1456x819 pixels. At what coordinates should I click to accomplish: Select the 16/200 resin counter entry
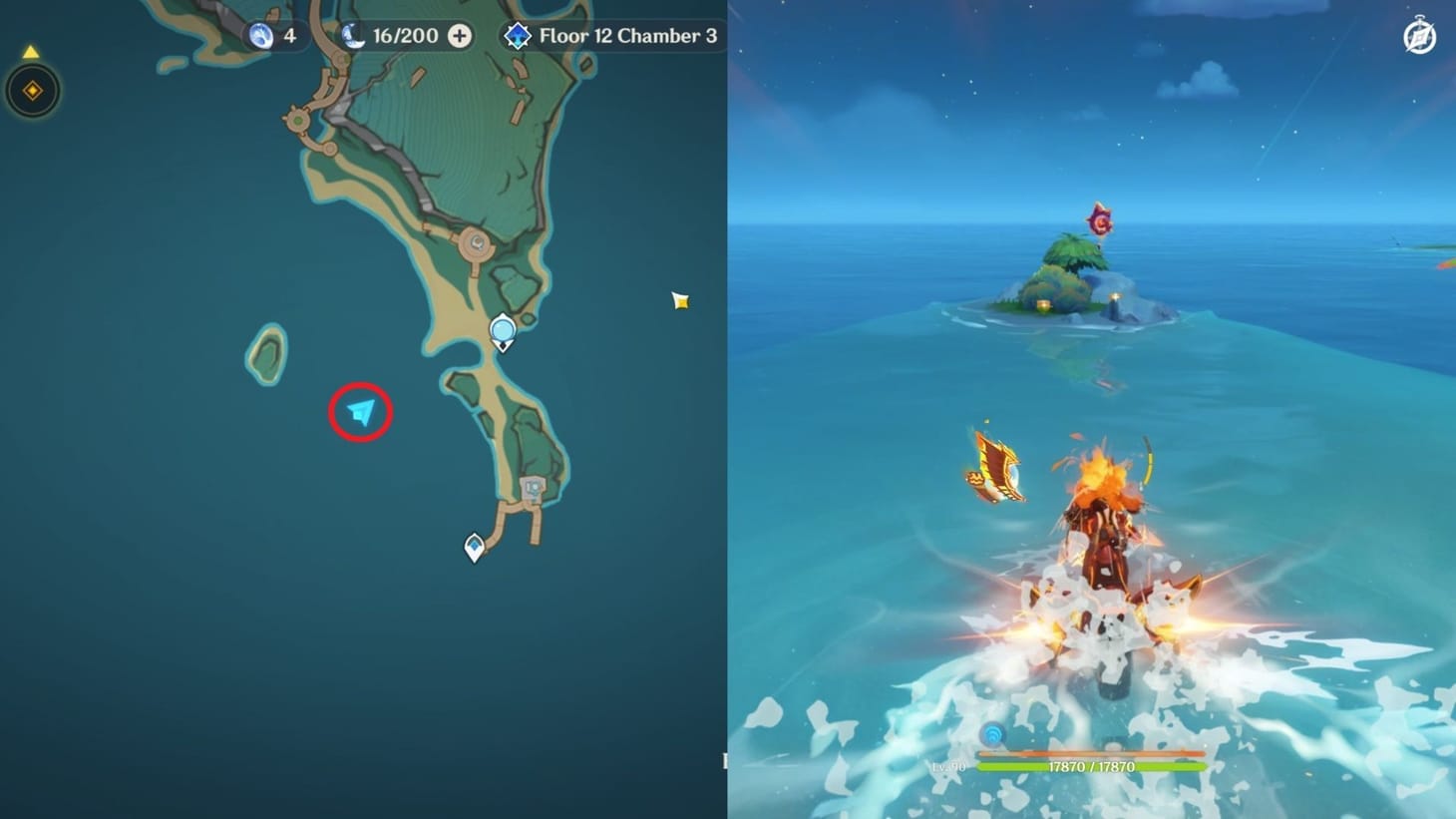click(x=404, y=35)
